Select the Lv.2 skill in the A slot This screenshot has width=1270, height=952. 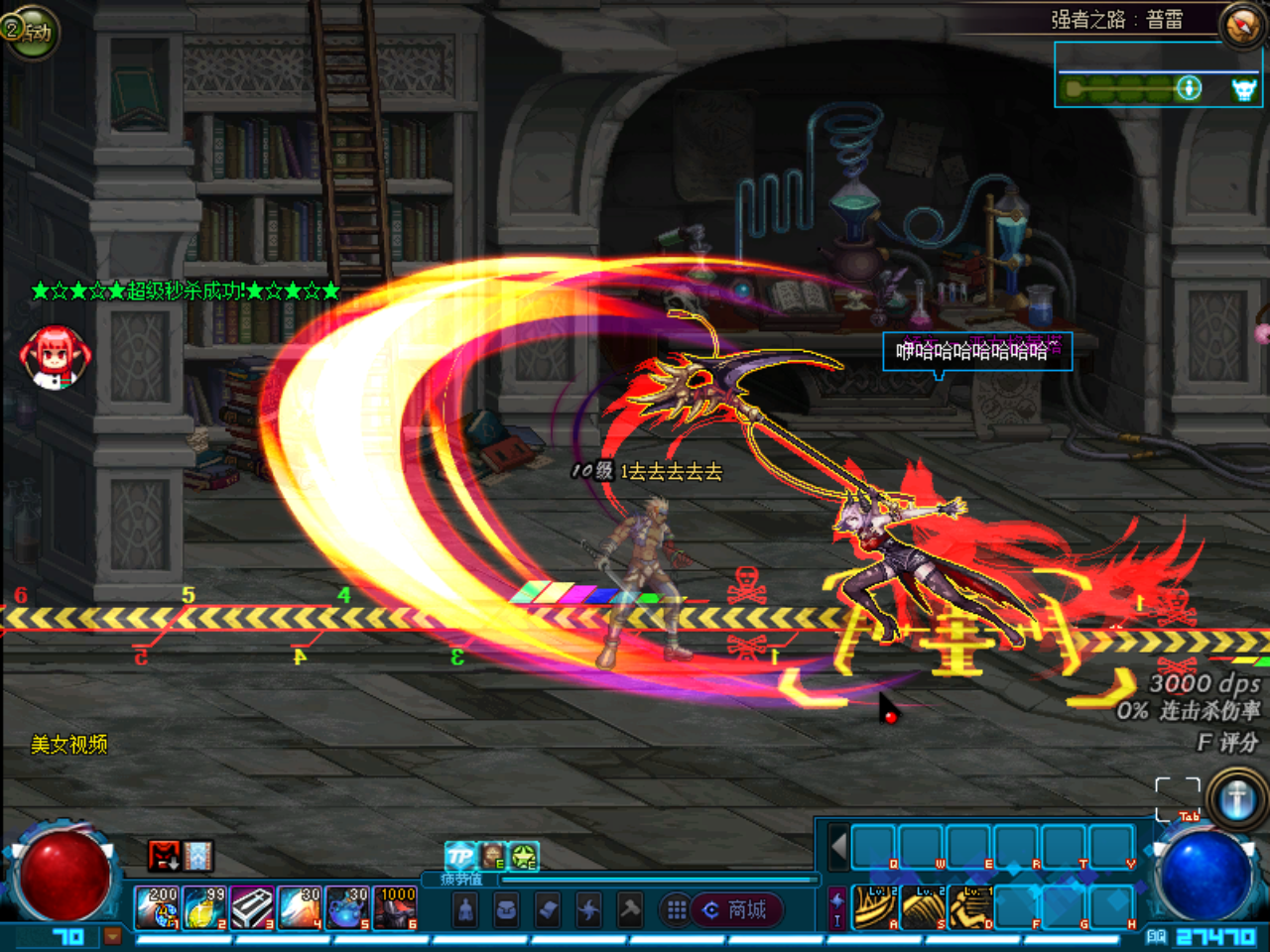875,907
